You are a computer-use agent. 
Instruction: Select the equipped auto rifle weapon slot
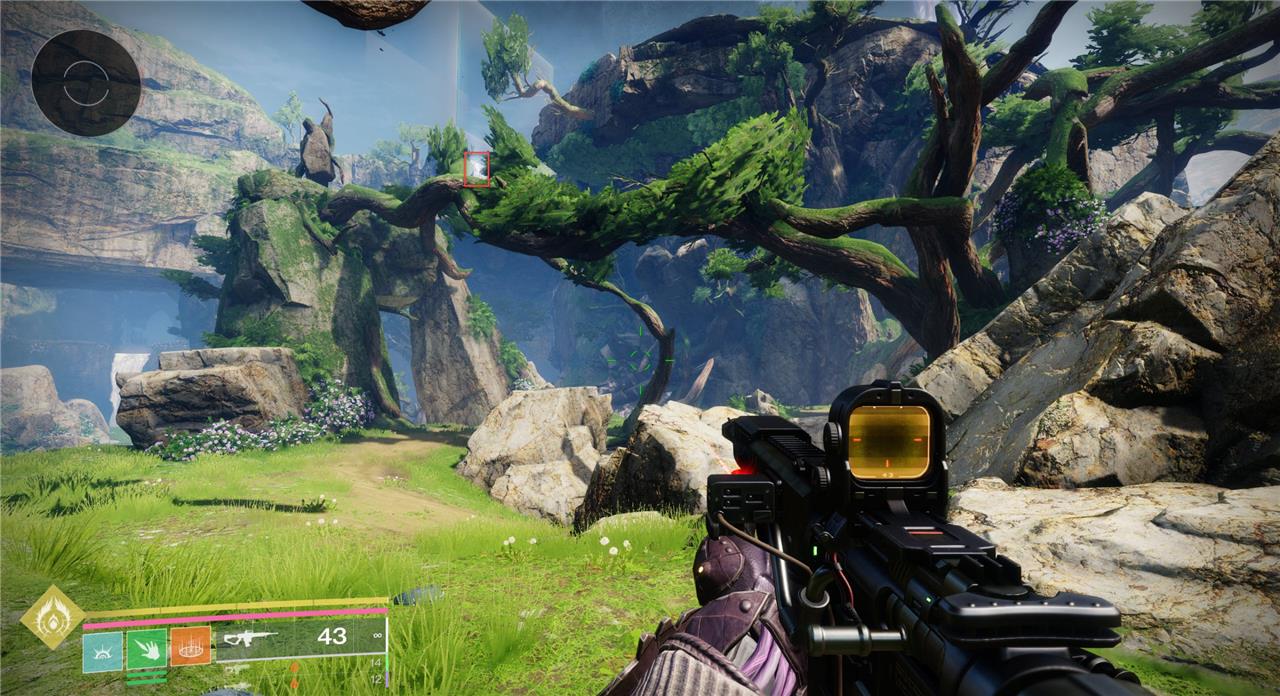coord(300,637)
